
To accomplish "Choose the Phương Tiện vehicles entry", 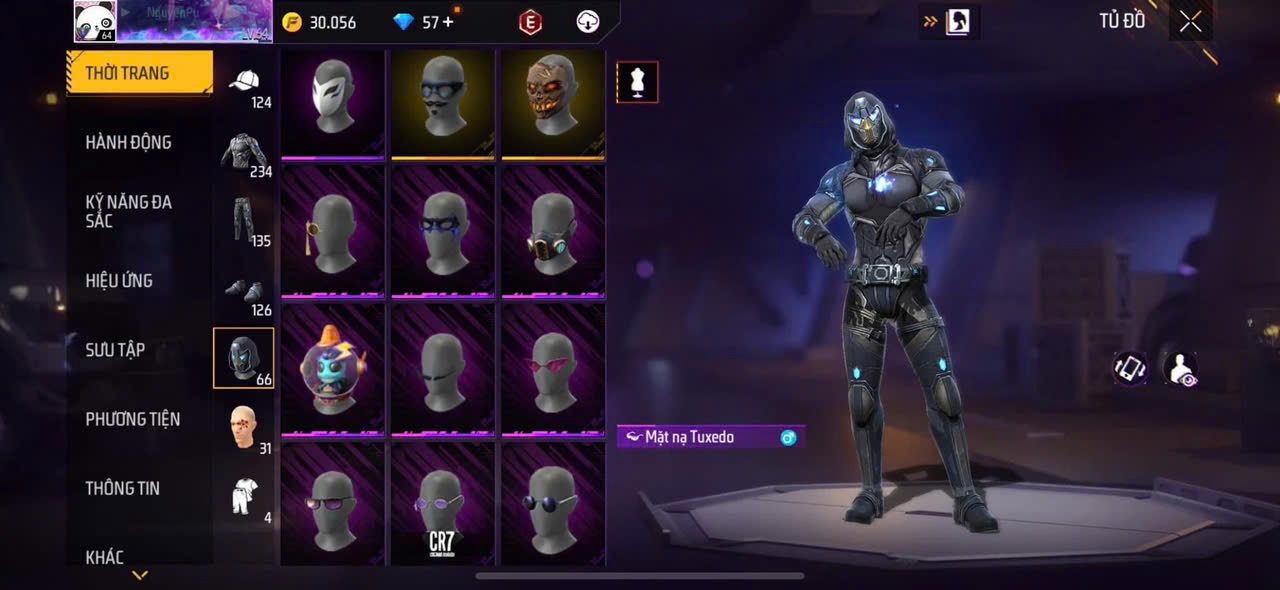I will (132, 419).
